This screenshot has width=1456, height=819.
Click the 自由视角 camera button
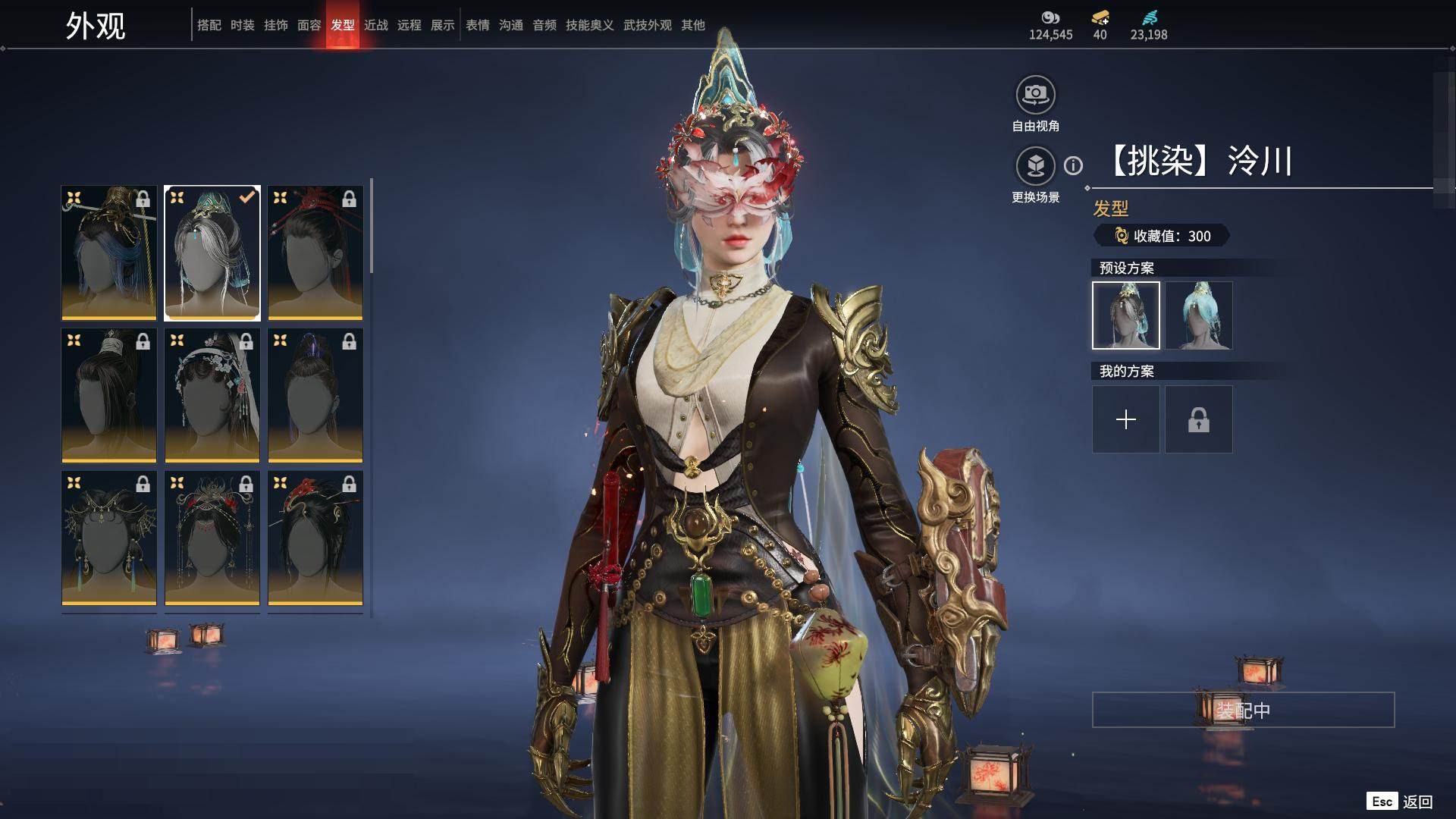pos(1035,96)
